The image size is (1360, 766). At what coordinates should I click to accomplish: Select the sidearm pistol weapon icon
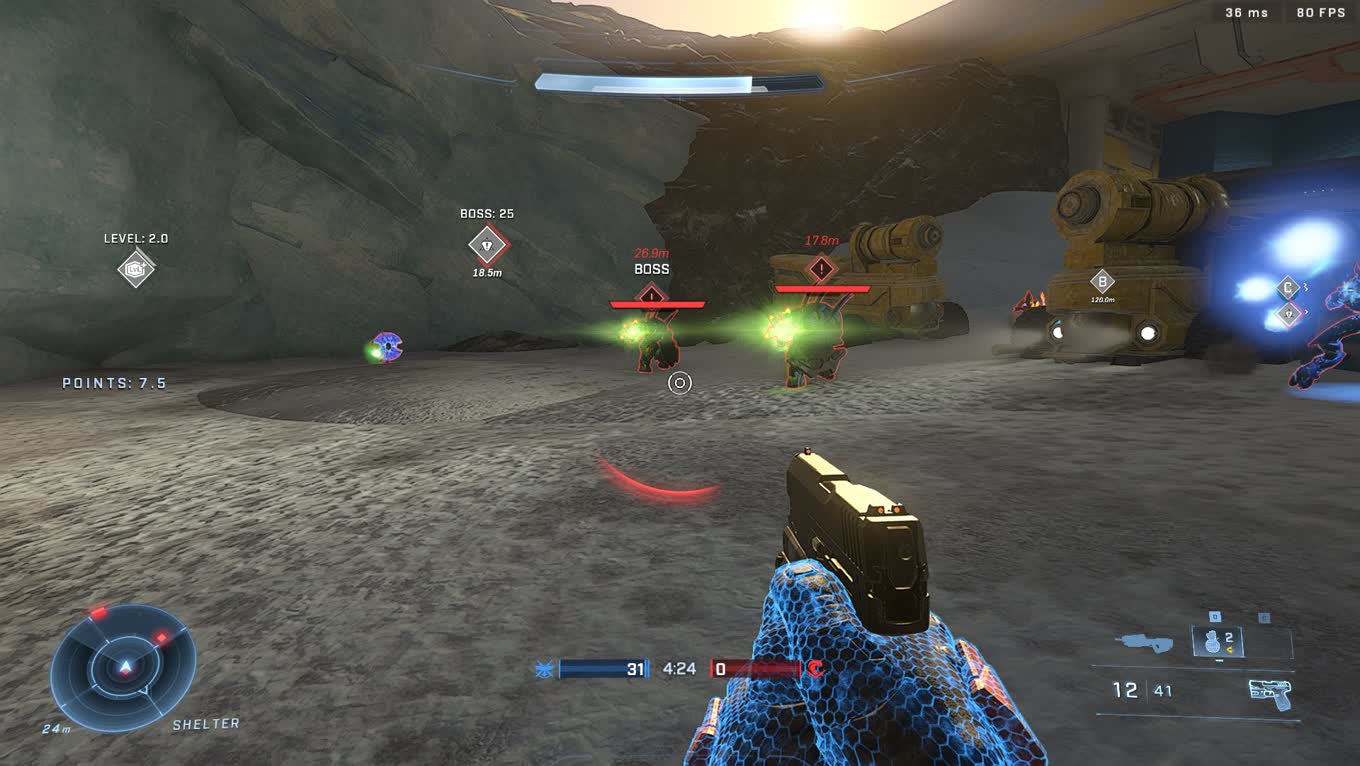coord(1269,692)
